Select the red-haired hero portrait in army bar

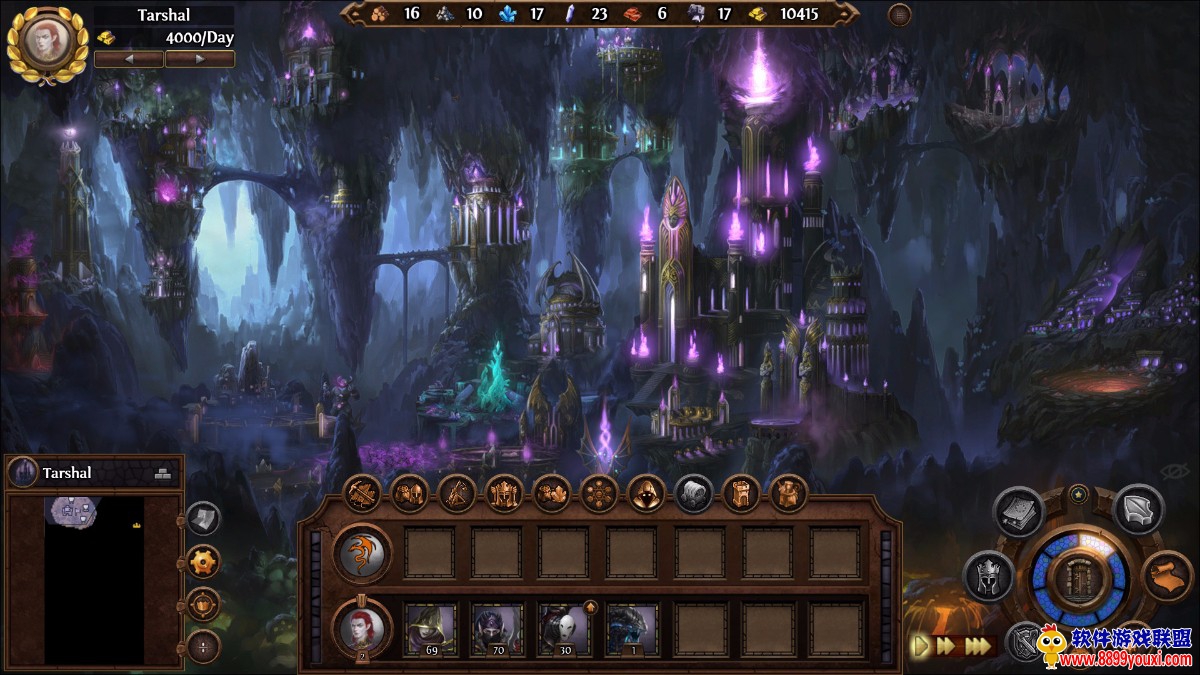(x=361, y=627)
